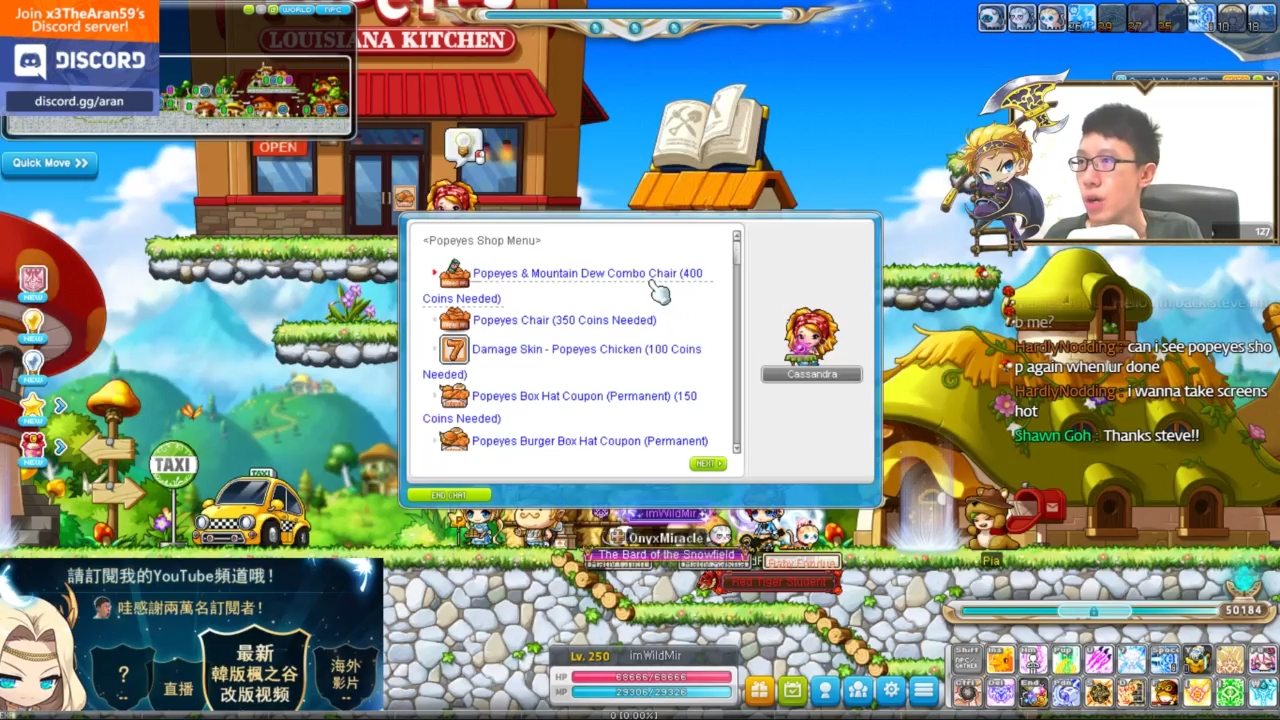1280x720 pixels.
Task: Open the orange gift box event icon
Action: click(759, 690)
